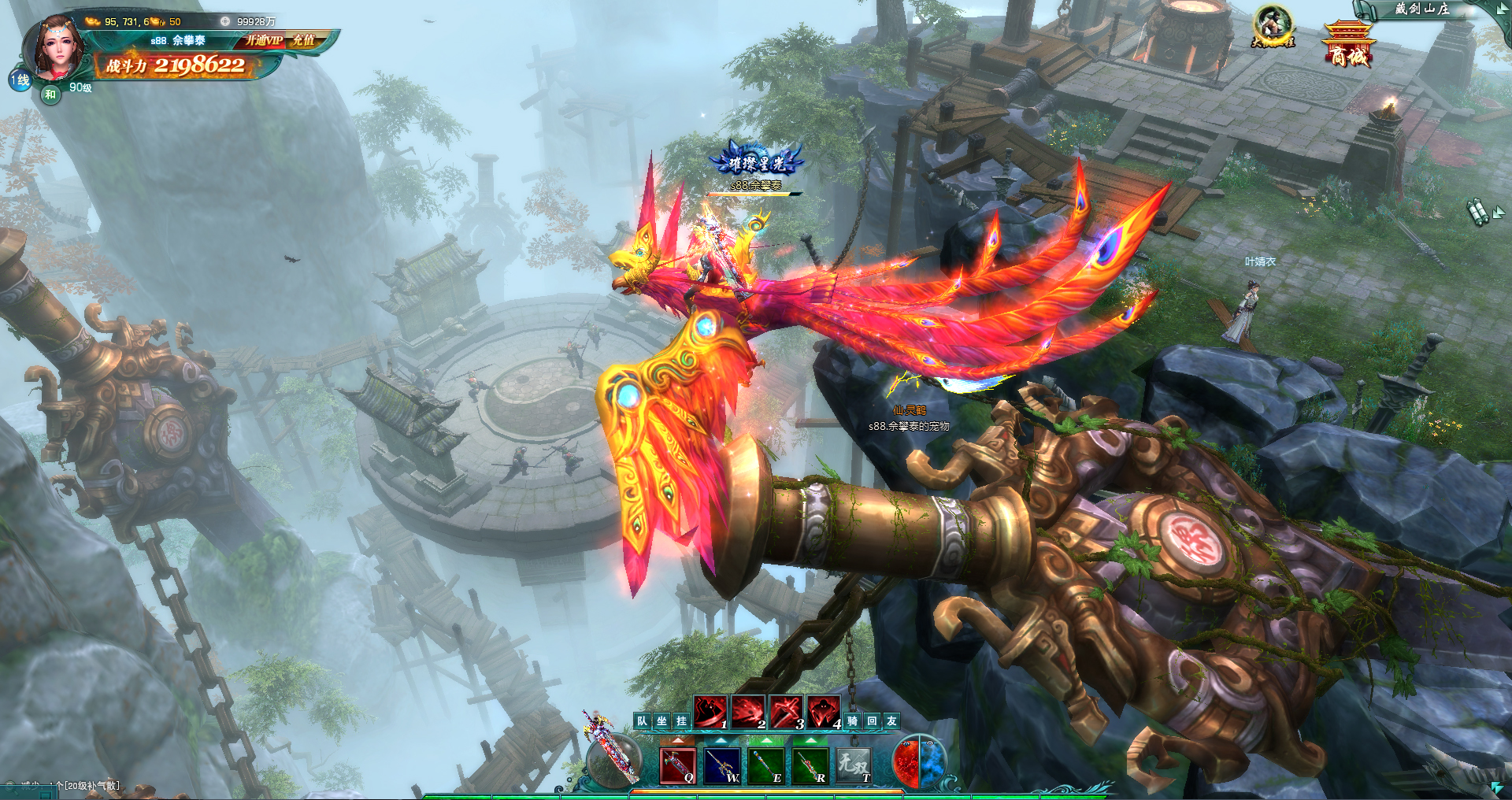Activate the 无双 T skill
The image size is (1512, 800).
pyautogui.click(x=854, y=765)
